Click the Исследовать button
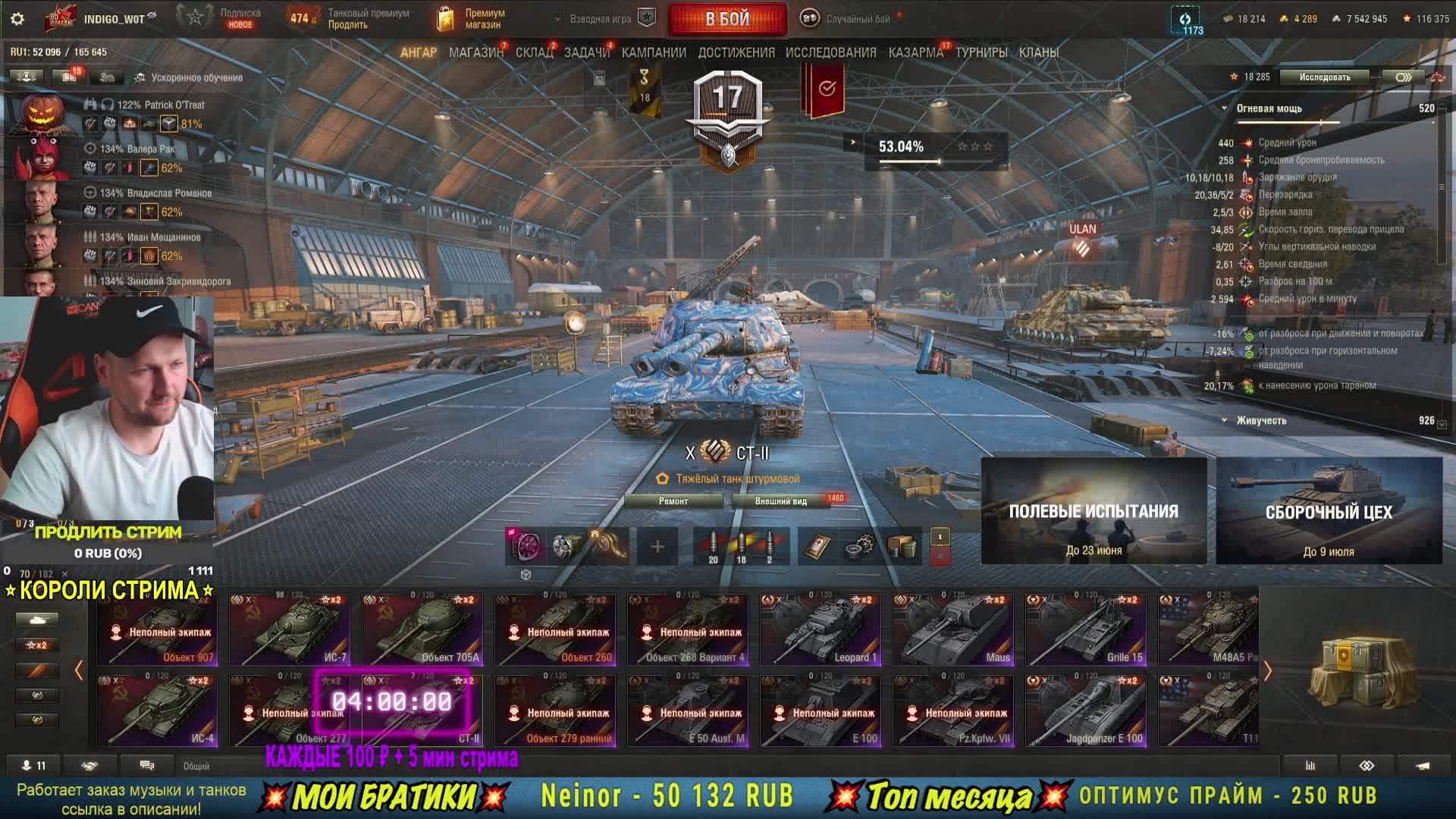Viewport: 1456px width, 819px height. (x=1324, y=77)
